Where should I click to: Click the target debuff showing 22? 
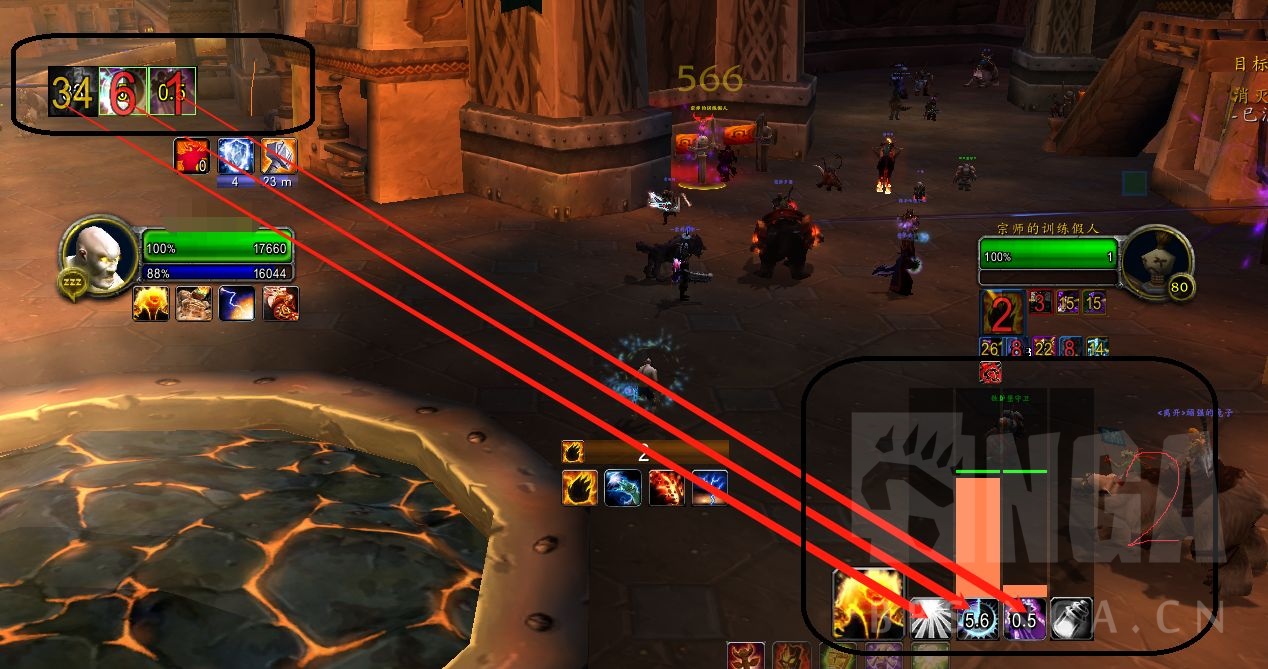(1044, 347)
